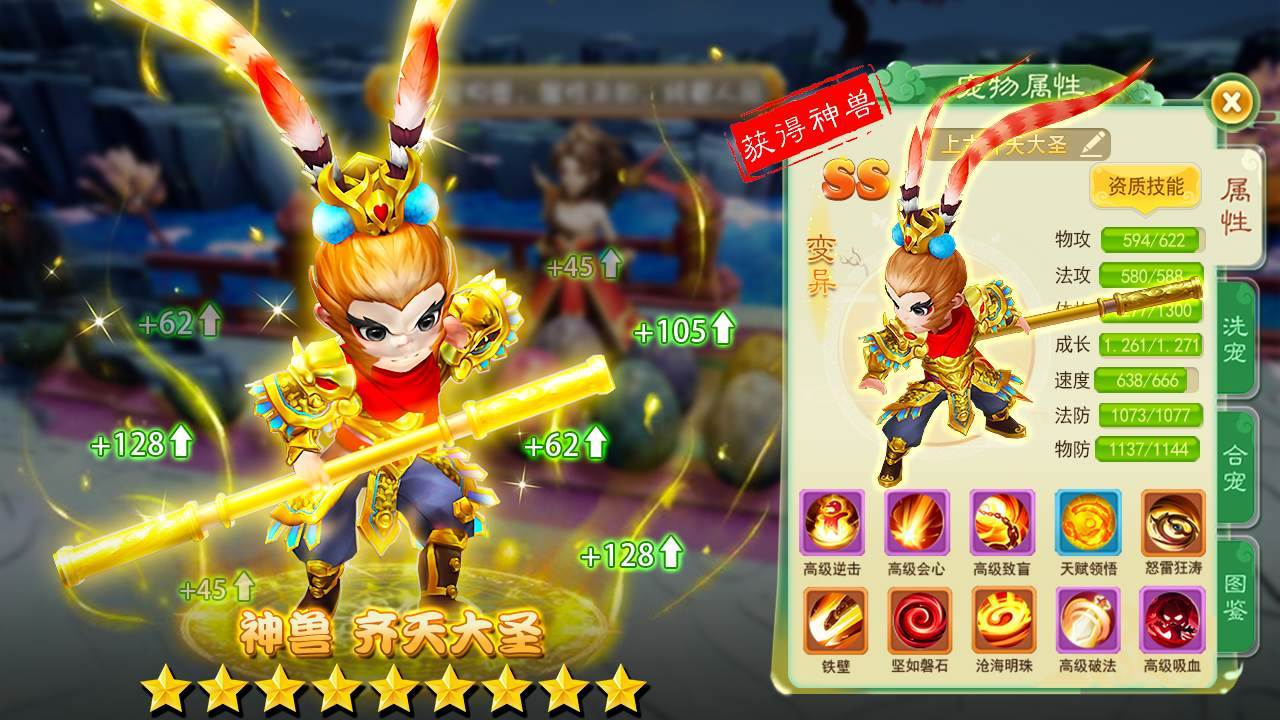Select the 高级致盲 skill icon
The image size is (1280, 720).
1002,523
